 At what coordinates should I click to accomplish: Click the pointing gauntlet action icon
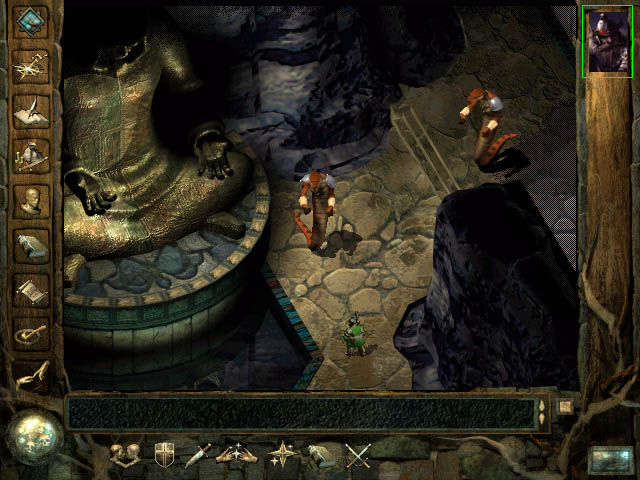point(320,456)
